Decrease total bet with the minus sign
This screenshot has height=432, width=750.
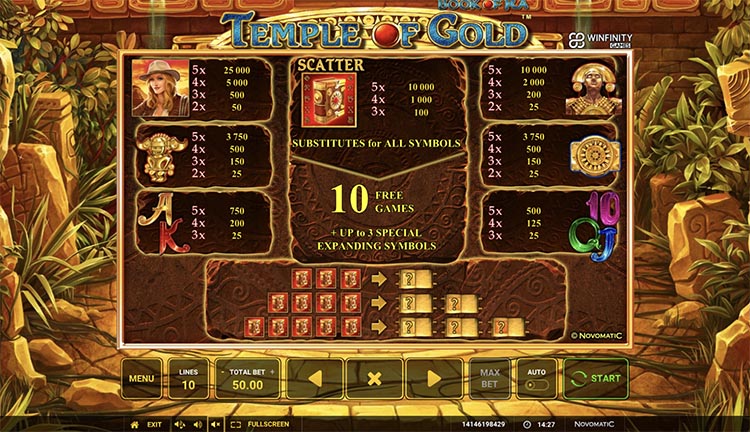pyautogui.click(x=221, y=370)
